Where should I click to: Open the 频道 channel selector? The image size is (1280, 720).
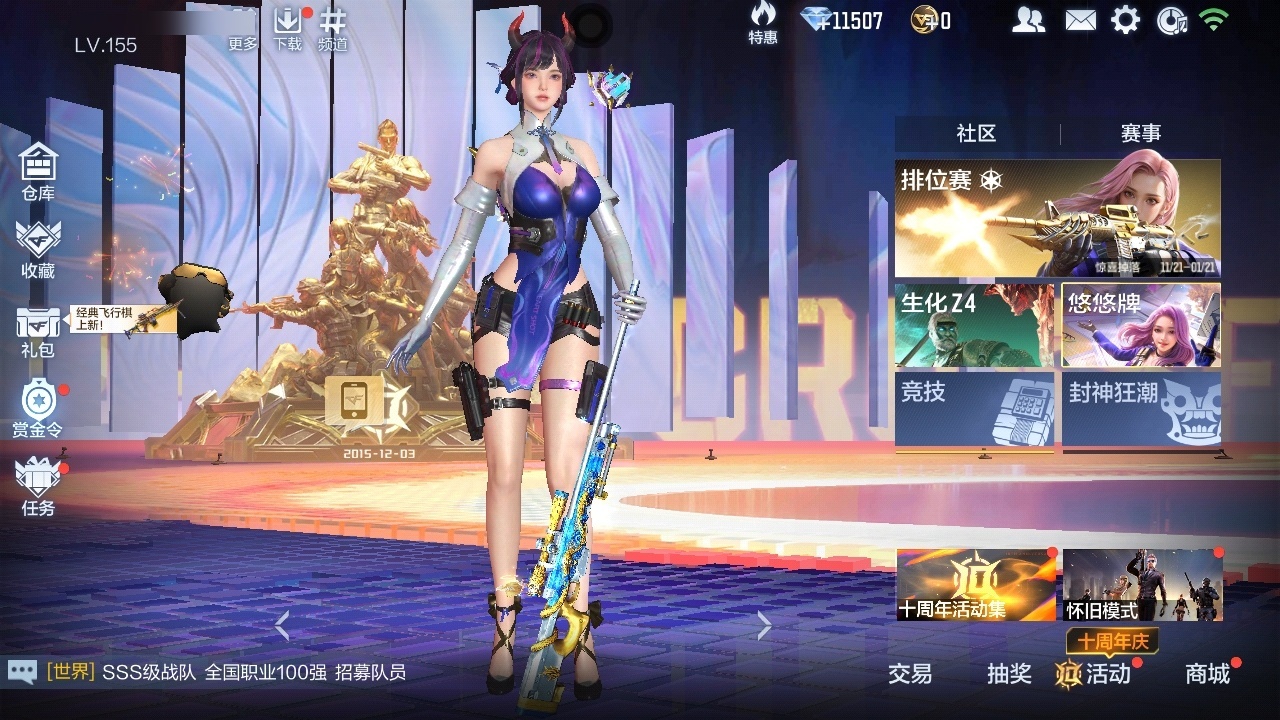(333, 28)
